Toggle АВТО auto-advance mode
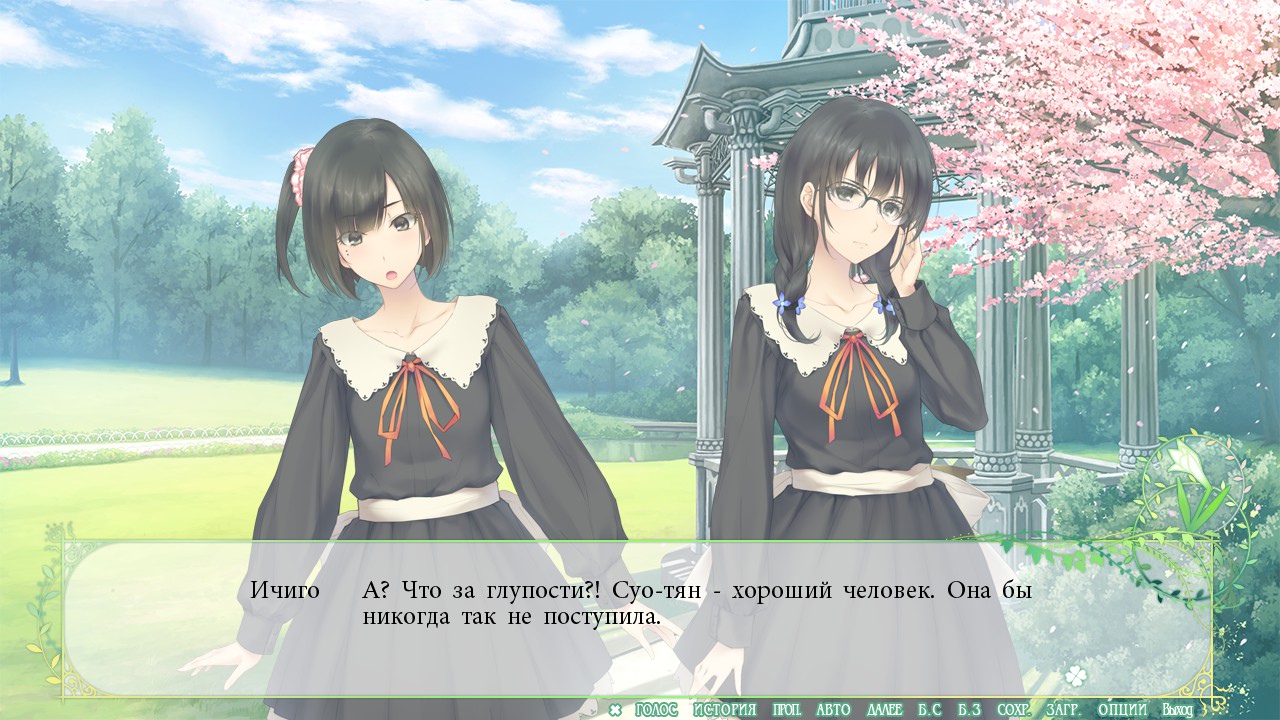The width and height of the screenshot is (1280, 720). 833,710
